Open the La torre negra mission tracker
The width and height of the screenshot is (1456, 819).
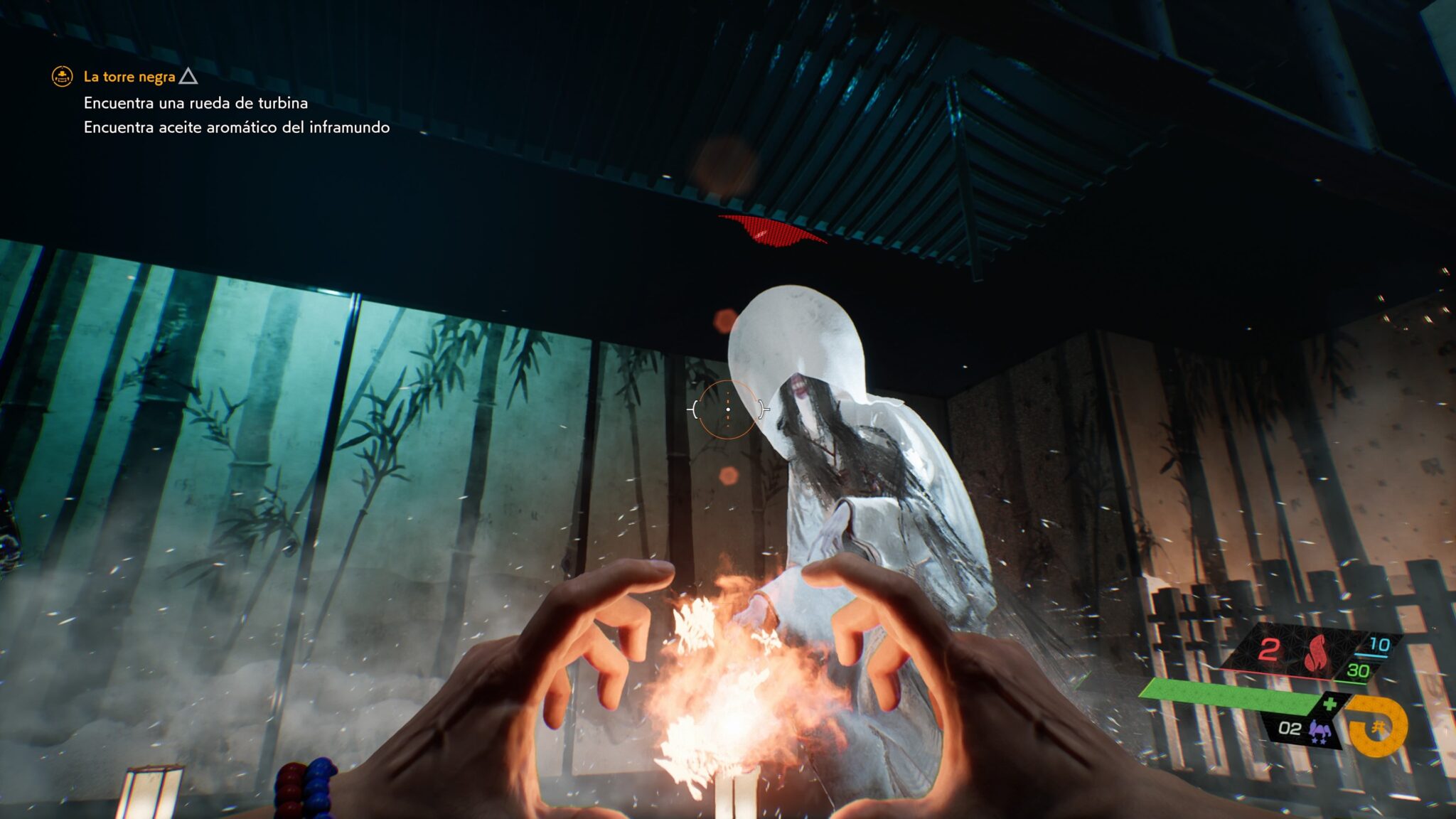click(129, 77)
